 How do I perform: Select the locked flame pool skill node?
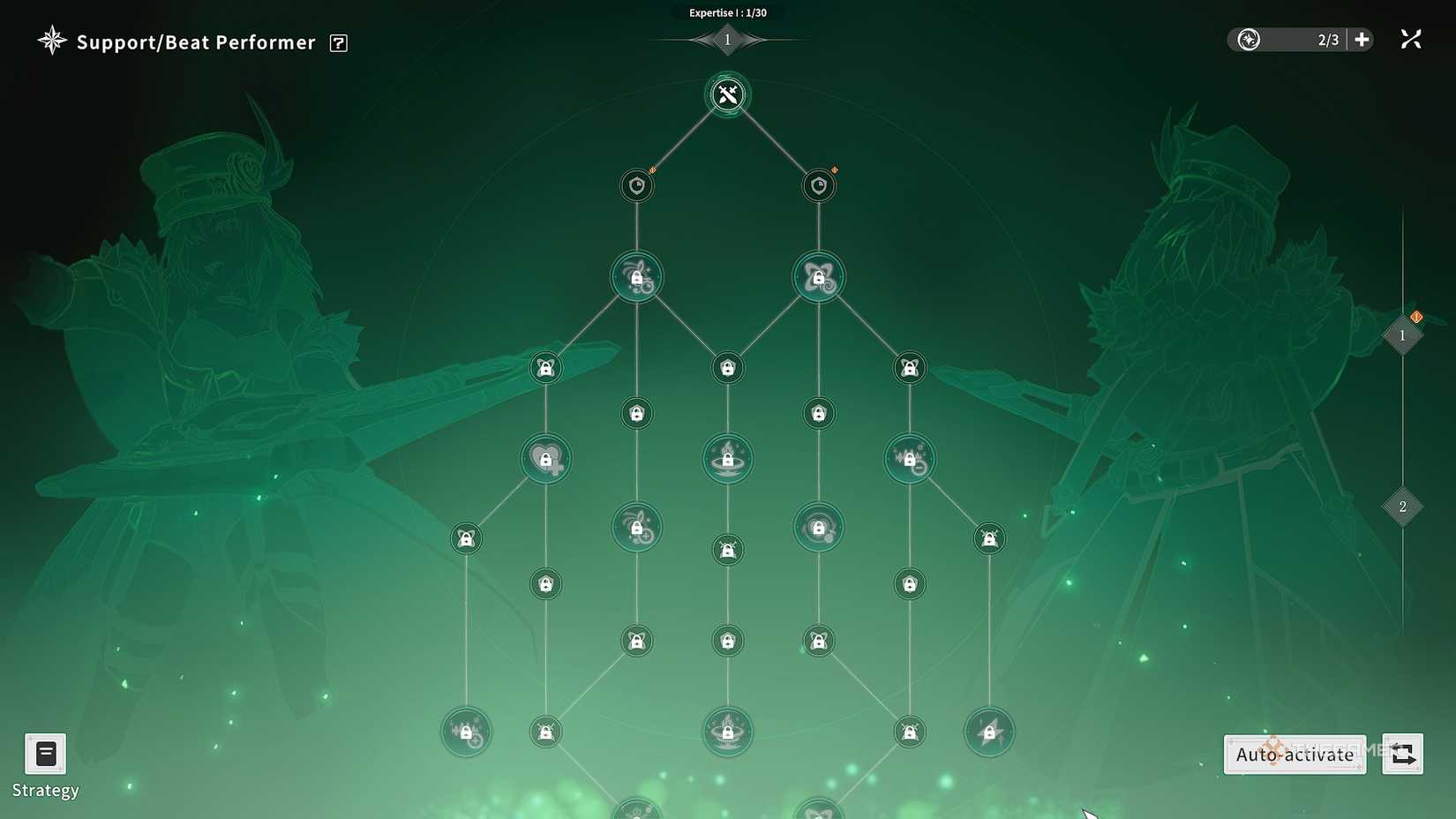pyautogui.click(x=727, y=458)
